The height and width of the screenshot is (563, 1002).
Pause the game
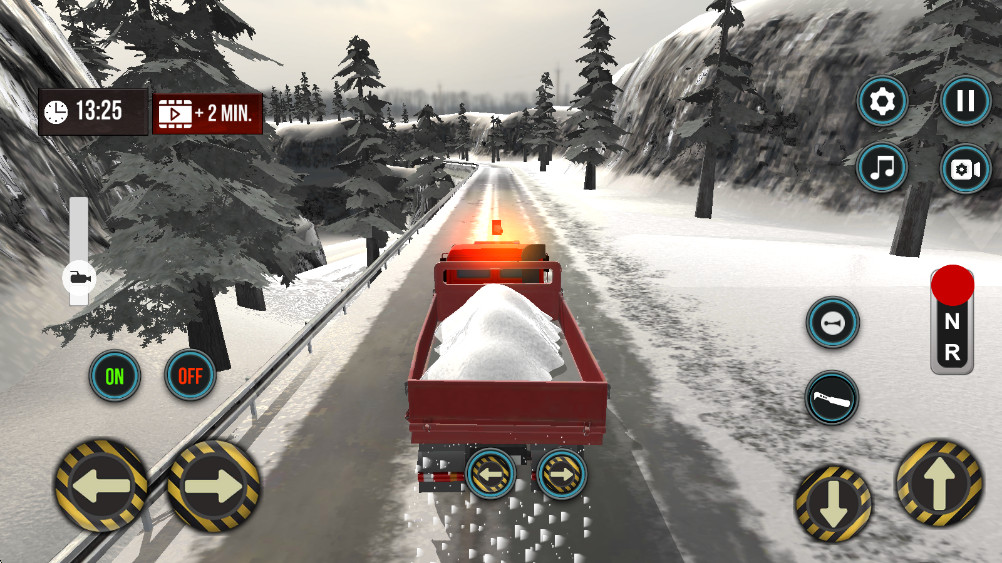click(x=965, y=101)
